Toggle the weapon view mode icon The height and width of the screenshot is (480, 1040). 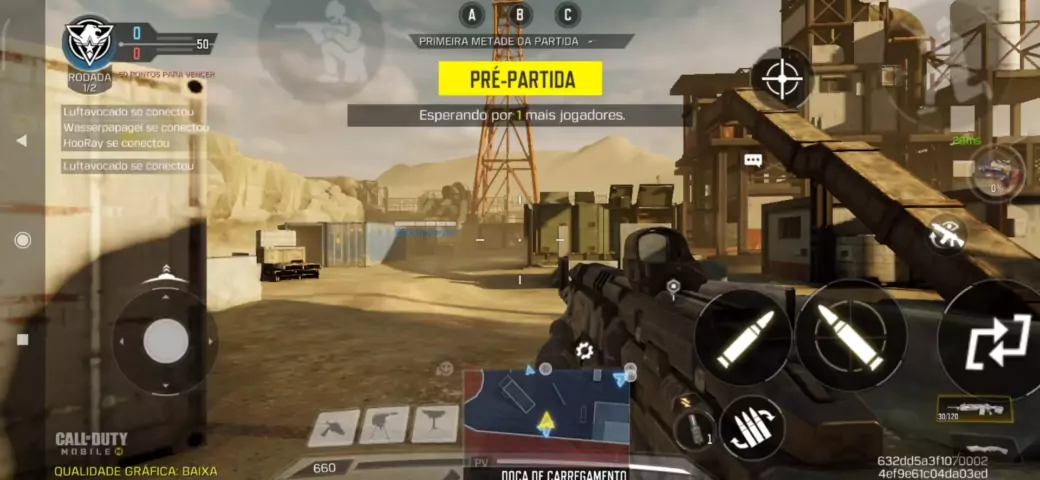click(x=946, y=234)
